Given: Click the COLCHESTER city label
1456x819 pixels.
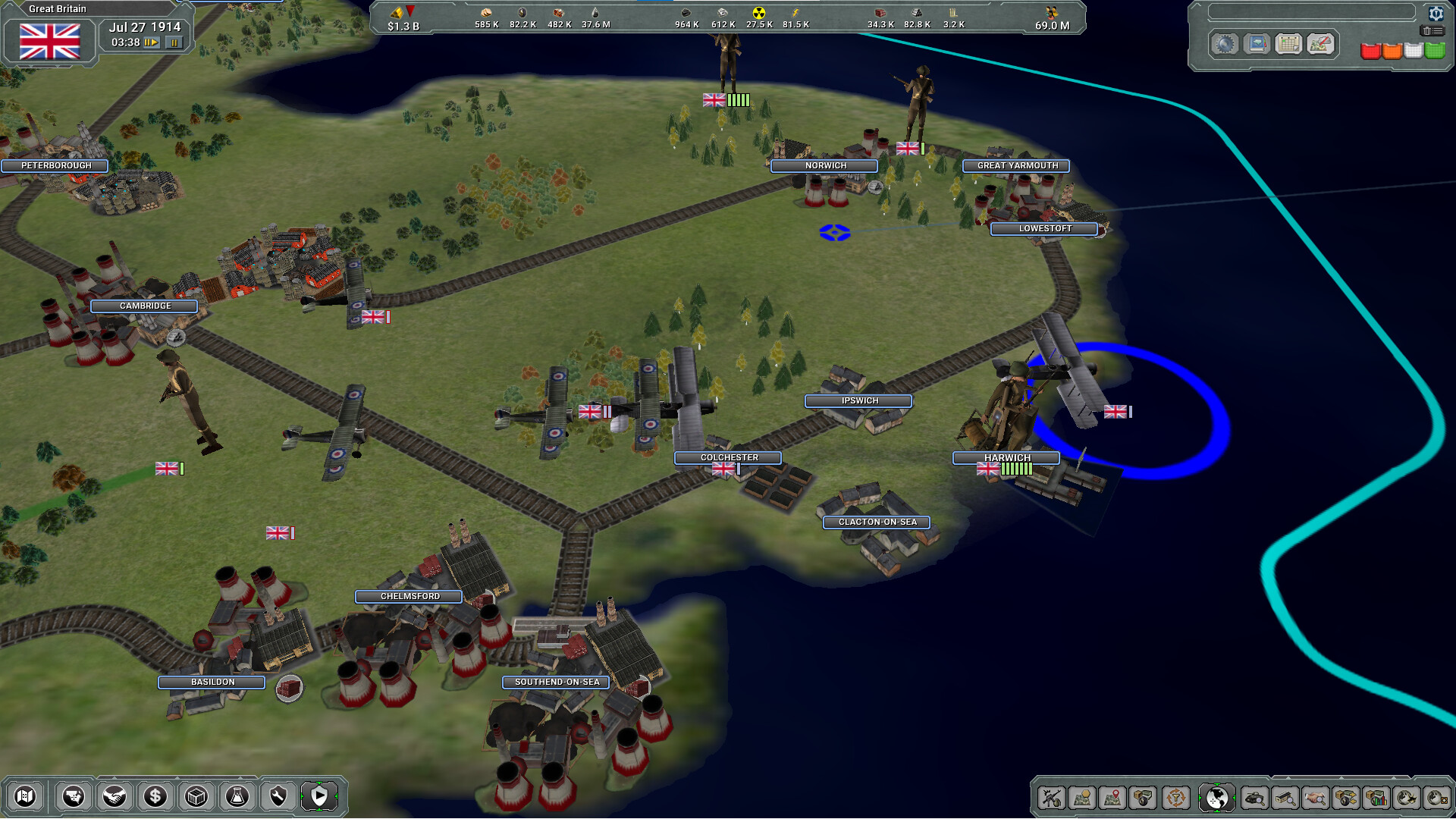Looking at the screenshot, I should [729, 457].
